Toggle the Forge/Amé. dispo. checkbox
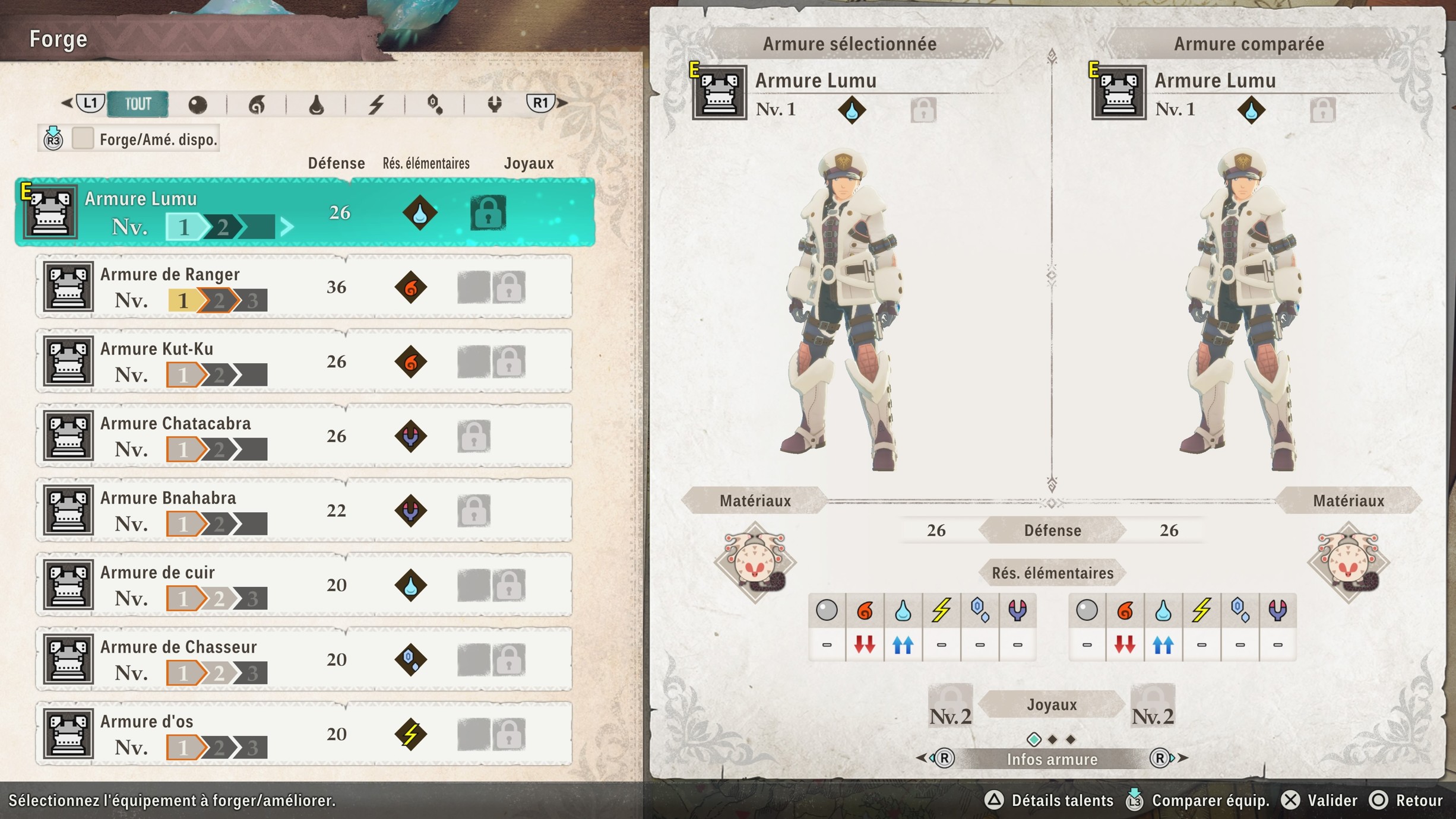 (x=83, y=139)
